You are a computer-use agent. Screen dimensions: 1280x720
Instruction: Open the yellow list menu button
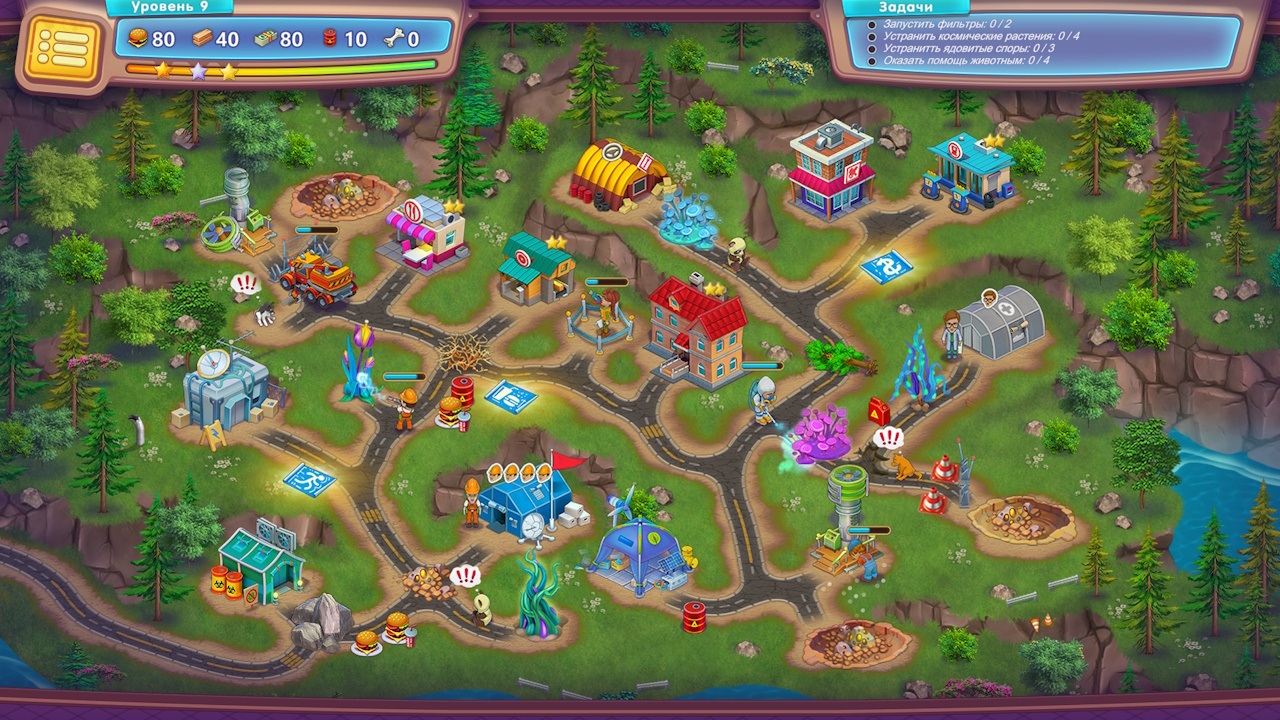pyautogui.click(x=62, y=48)
